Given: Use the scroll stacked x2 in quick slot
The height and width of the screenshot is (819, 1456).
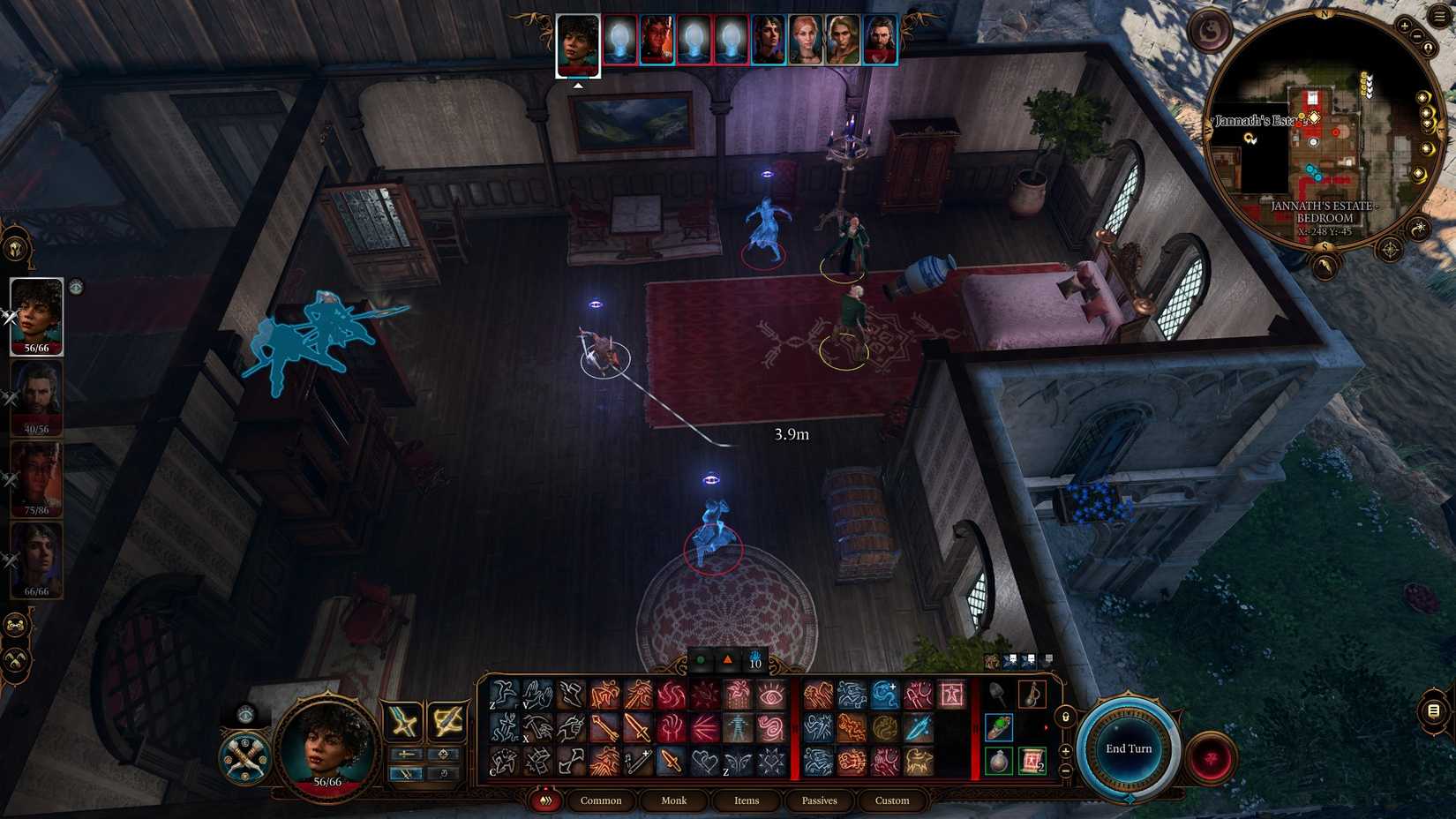Looking at the screenshot, I should 1031,759.
